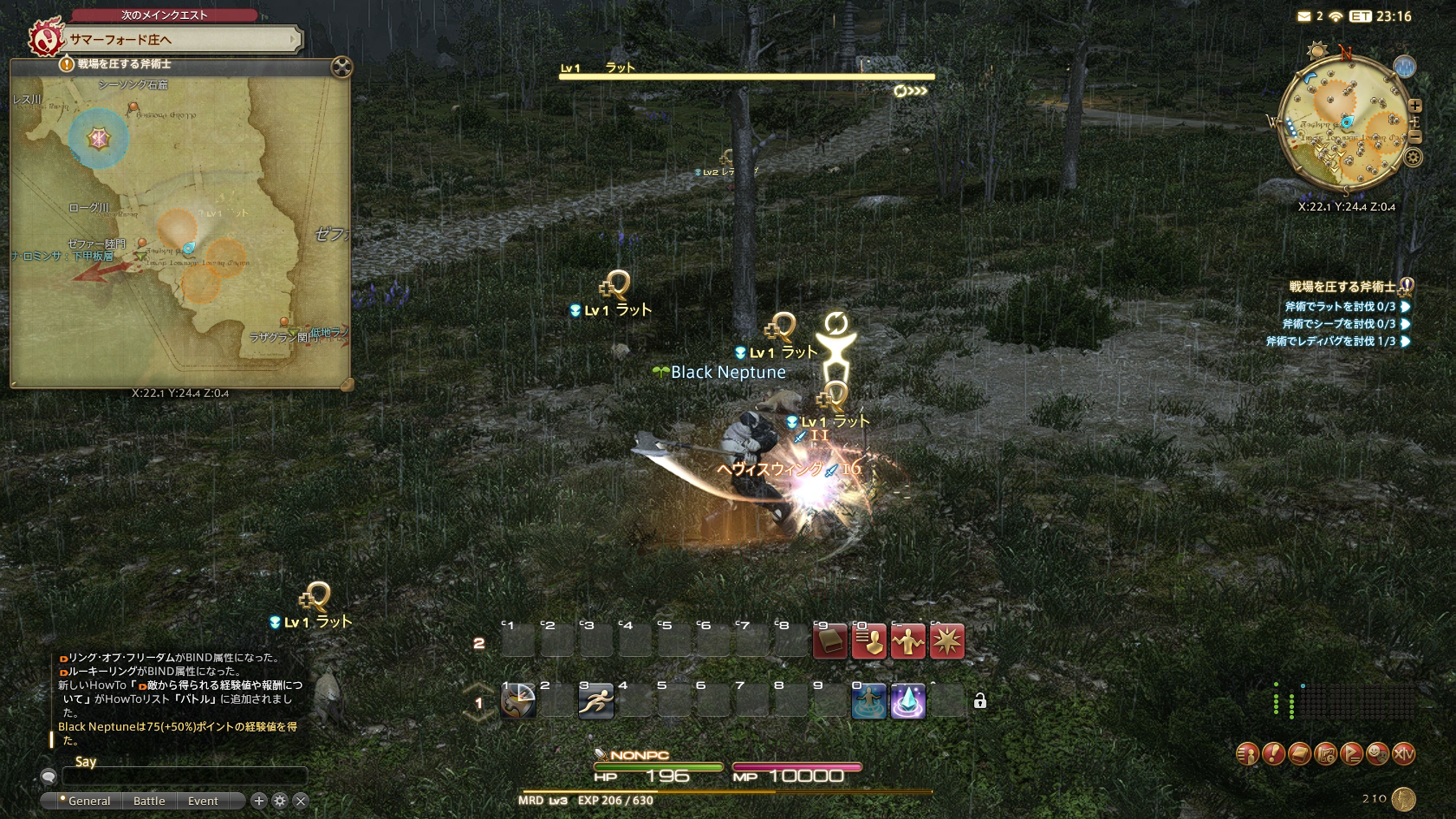This screenshot has height=819, width=1456.
Task: Select the starburst icon on hotbar two
Action: 946,642
